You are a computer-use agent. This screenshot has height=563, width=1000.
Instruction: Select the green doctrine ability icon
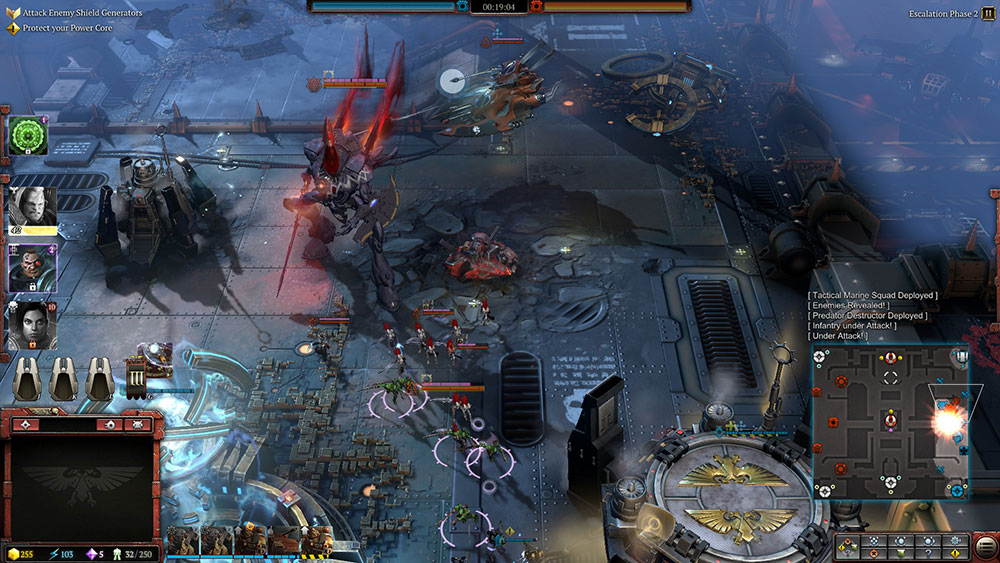tap(28, 135)
